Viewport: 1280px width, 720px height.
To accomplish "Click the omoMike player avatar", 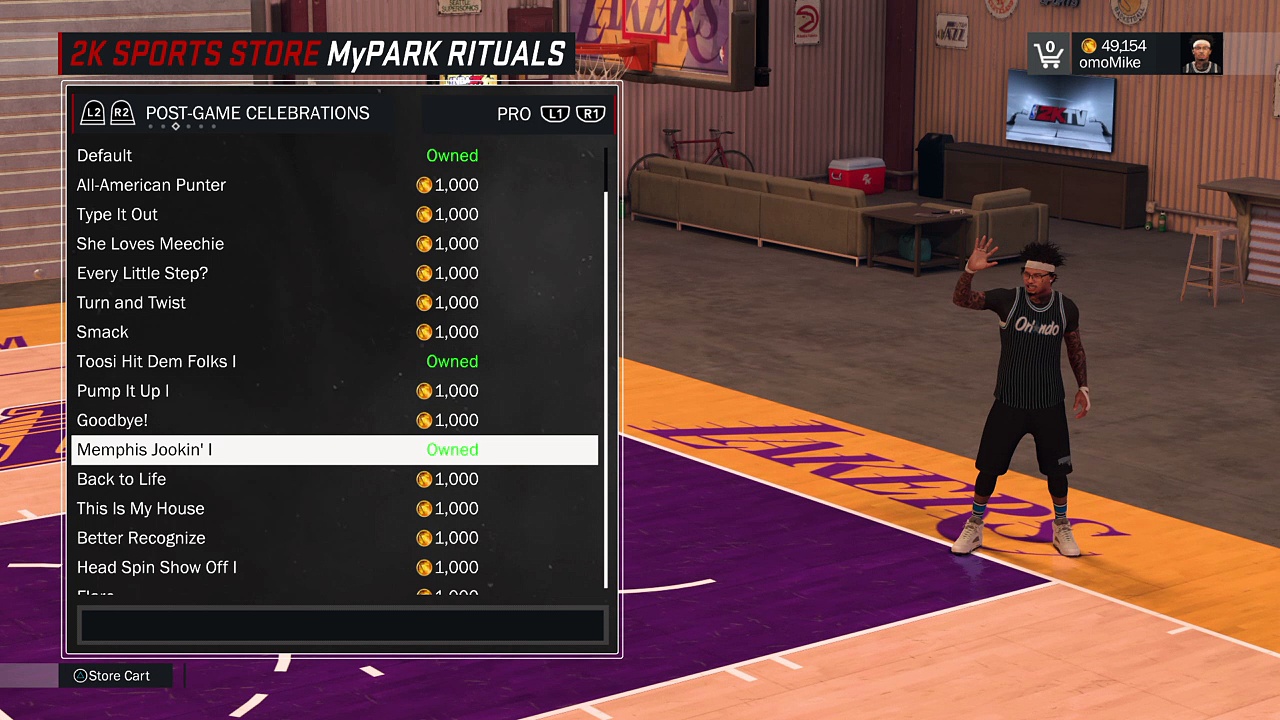I will (x=1201, y=55).
